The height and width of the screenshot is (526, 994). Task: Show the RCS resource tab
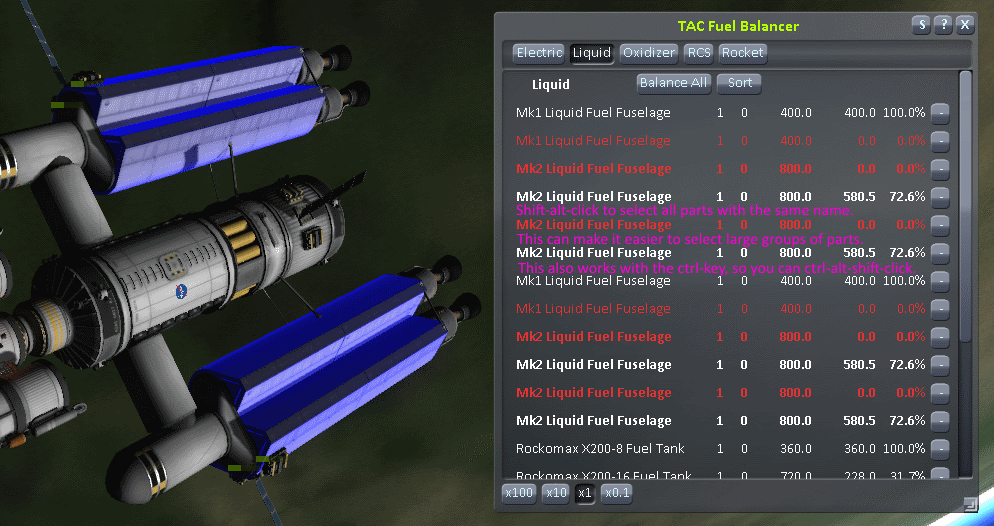point(699,53)
